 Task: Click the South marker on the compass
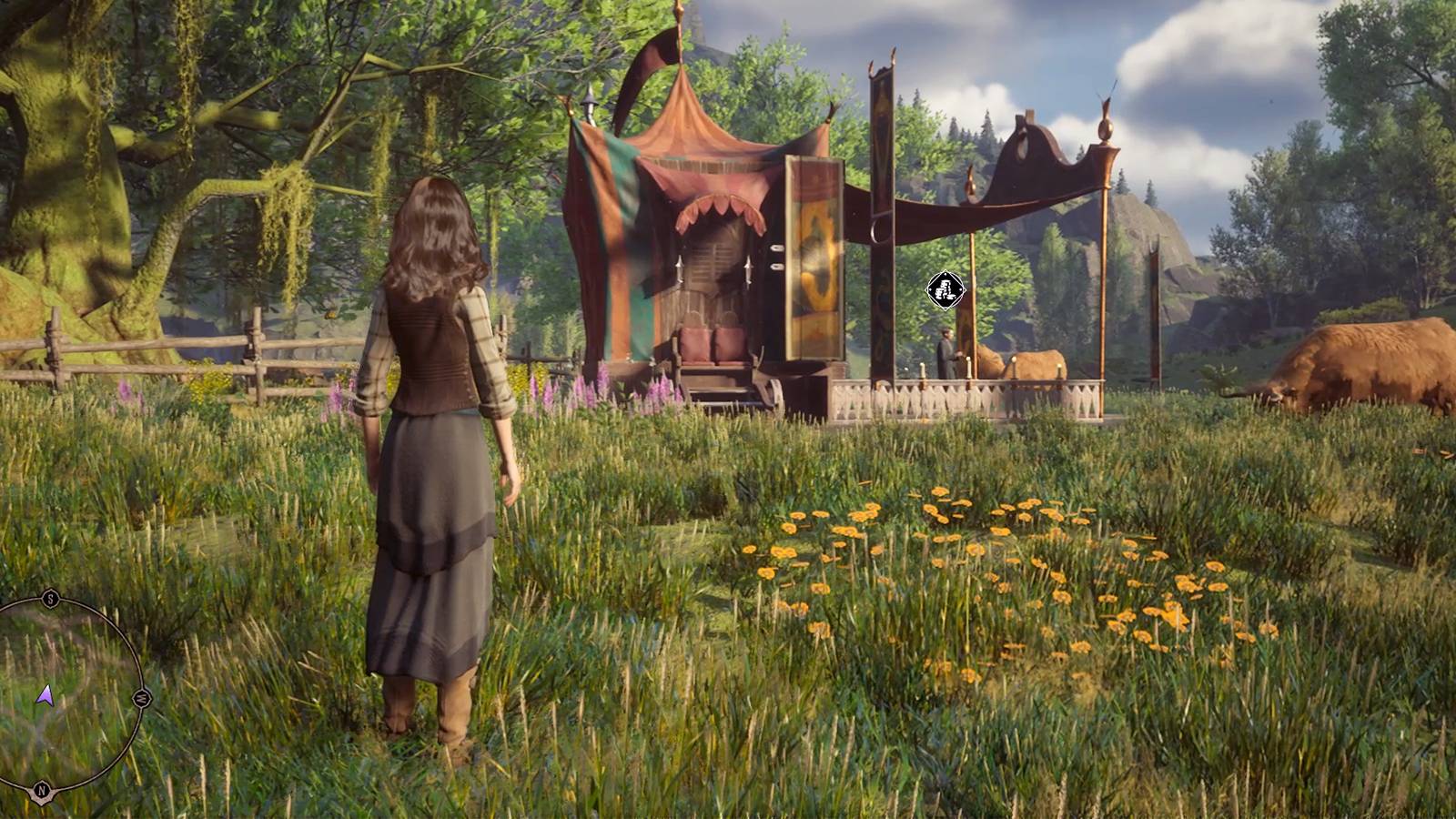click(x=49, y=598)
